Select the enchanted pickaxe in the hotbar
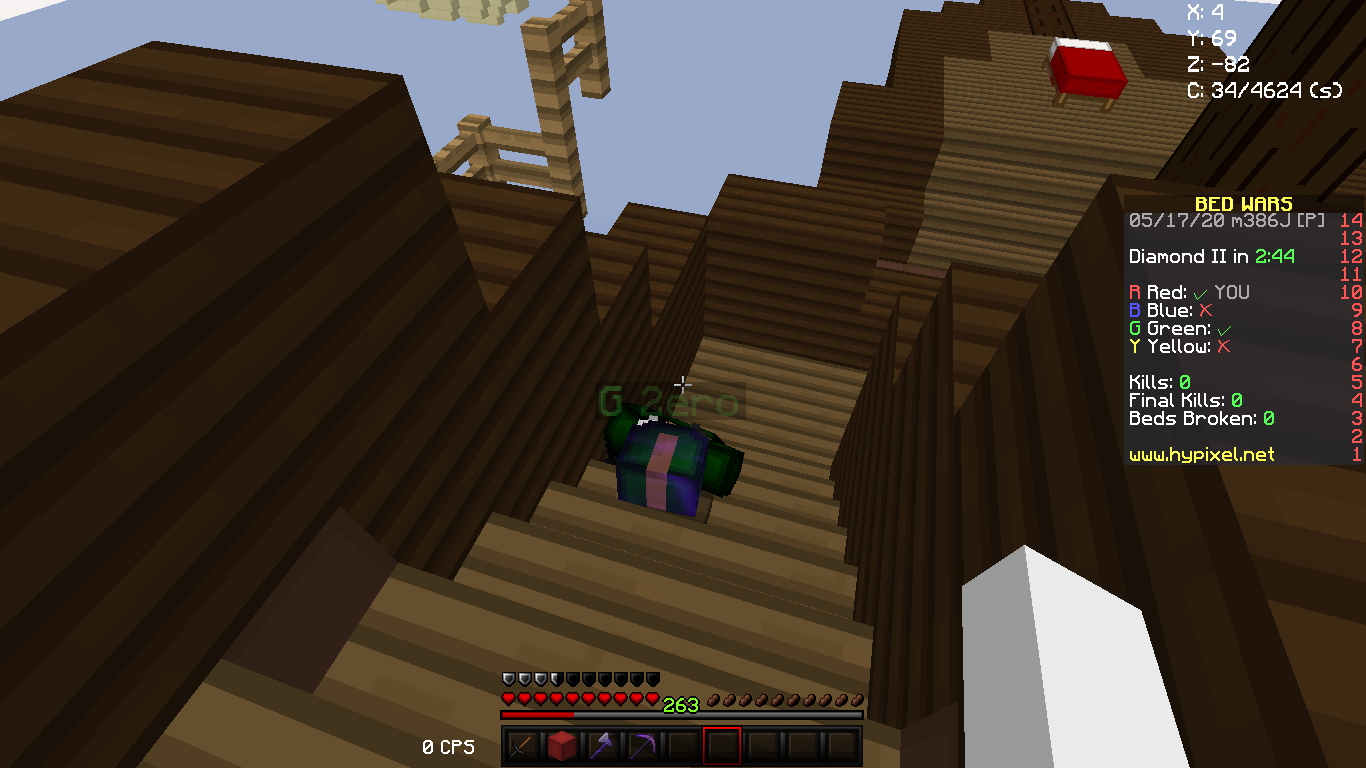Viewport: 1366px width, 768px height. coord(643,746)
